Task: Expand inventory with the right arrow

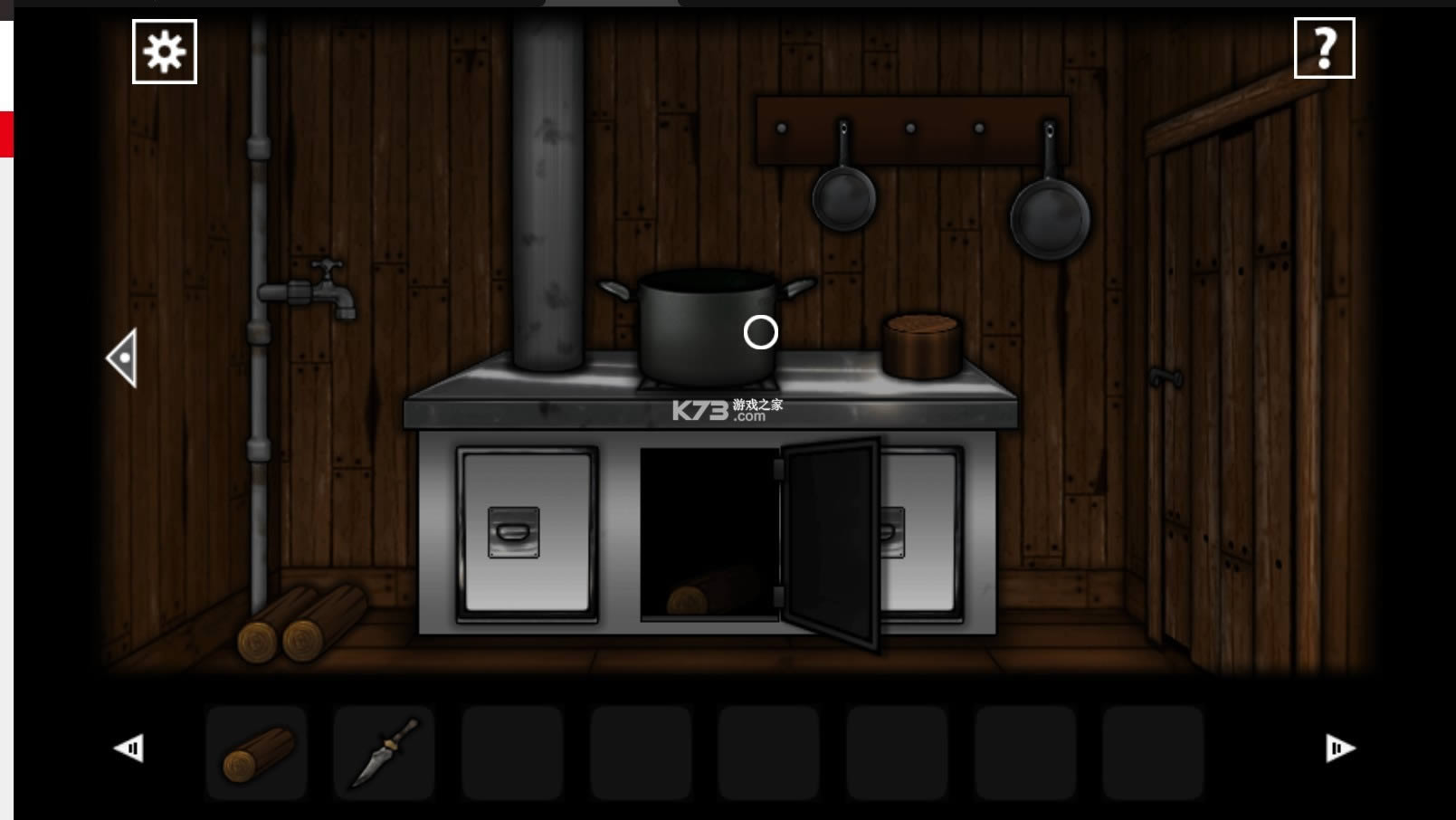Action: point(1338,748)
